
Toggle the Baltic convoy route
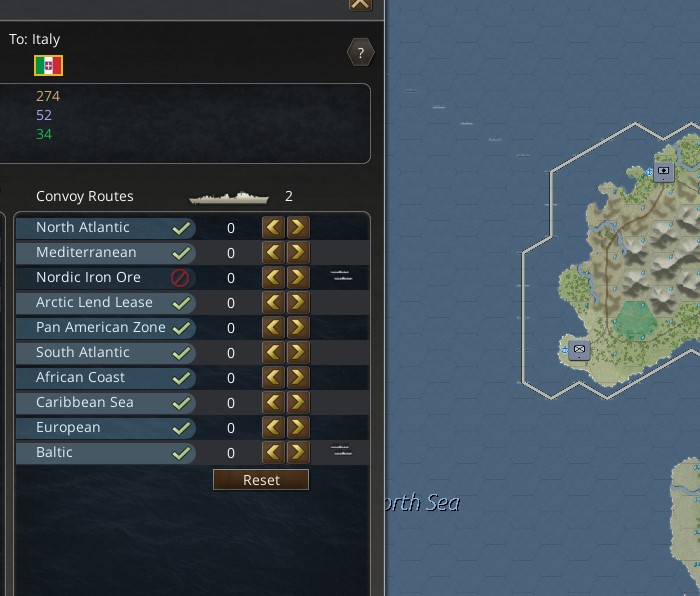tap(181, 453)
